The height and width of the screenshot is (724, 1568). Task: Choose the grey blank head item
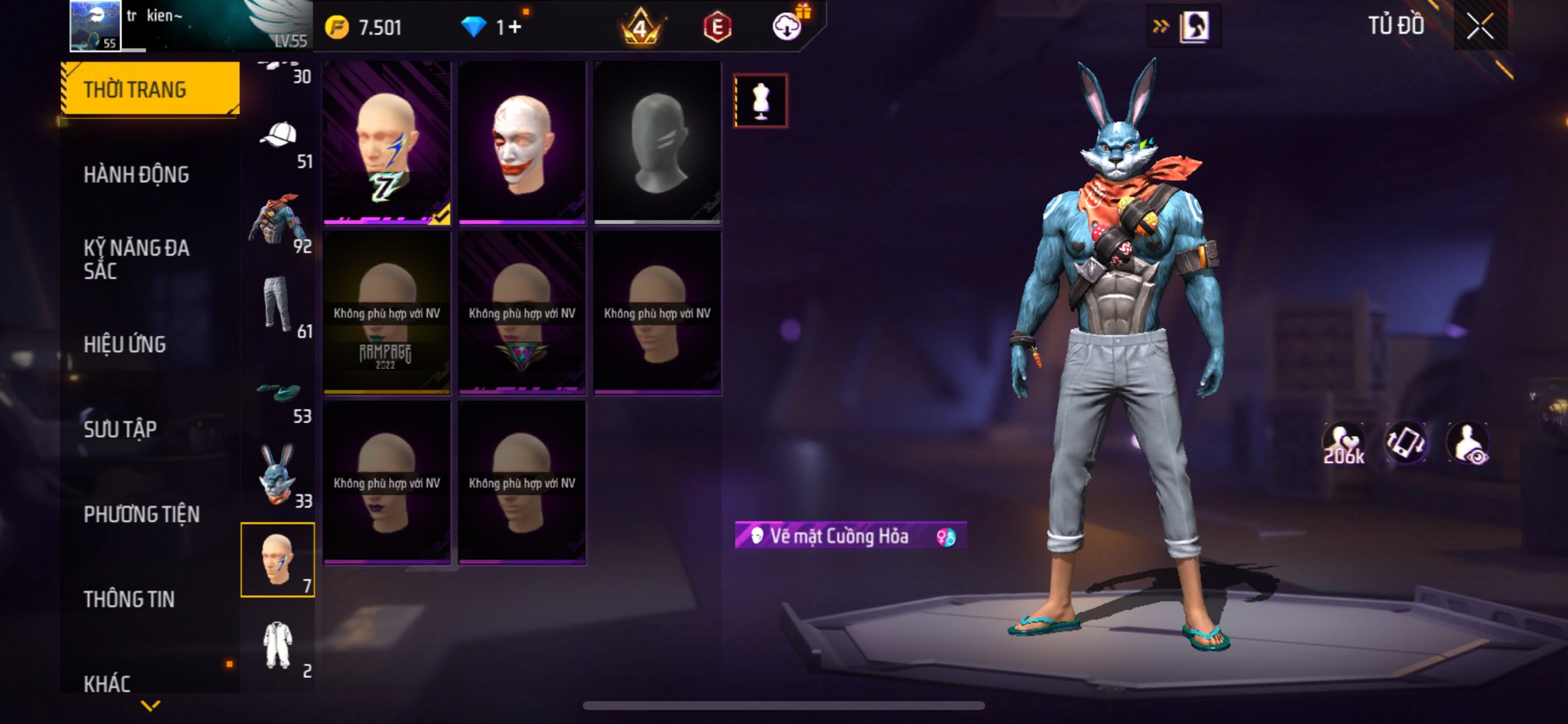[658, 143]
